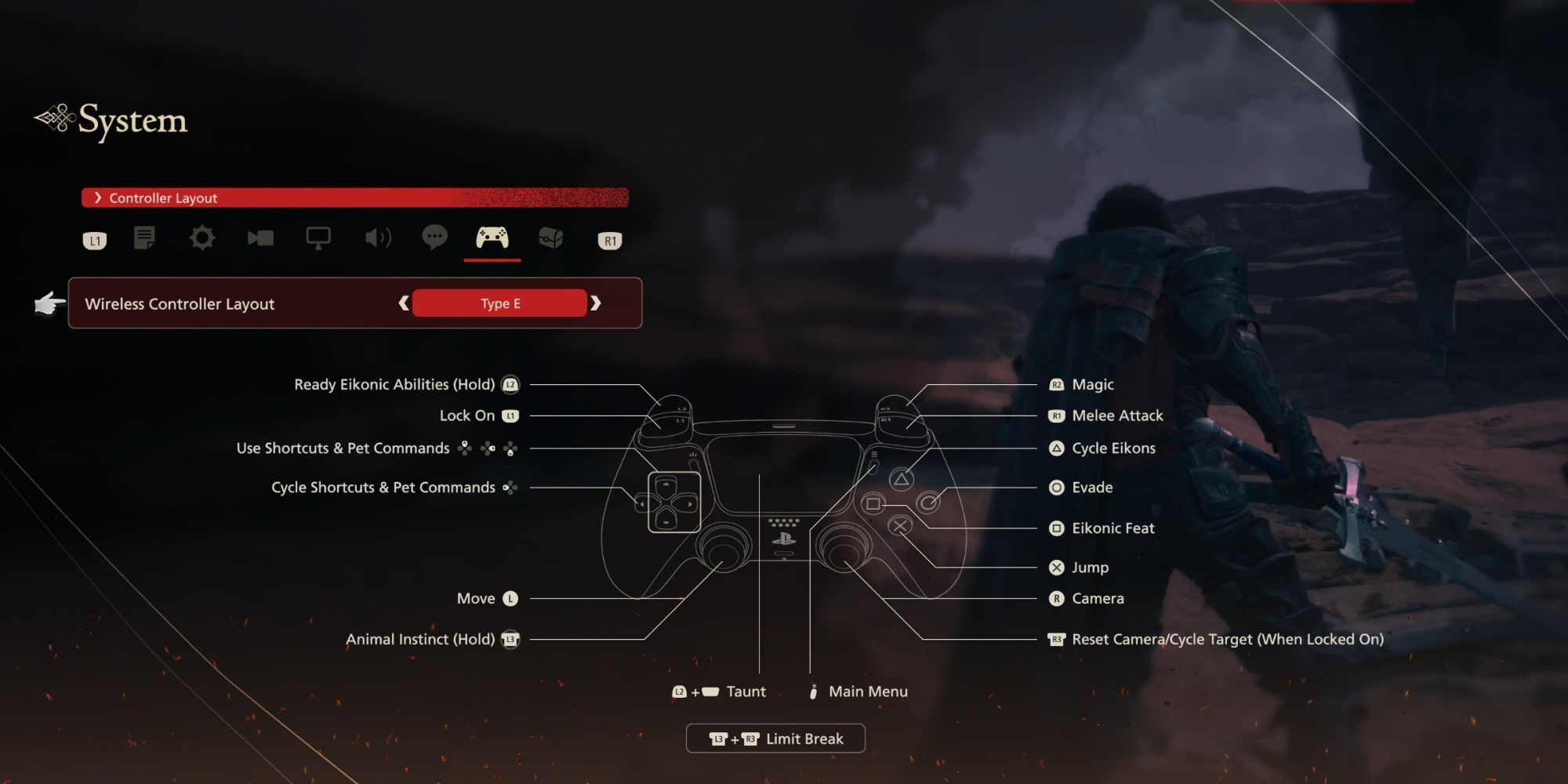Click the R1 shoulder button icon
Screen dimensions: 1568x784
pos(609,241)
